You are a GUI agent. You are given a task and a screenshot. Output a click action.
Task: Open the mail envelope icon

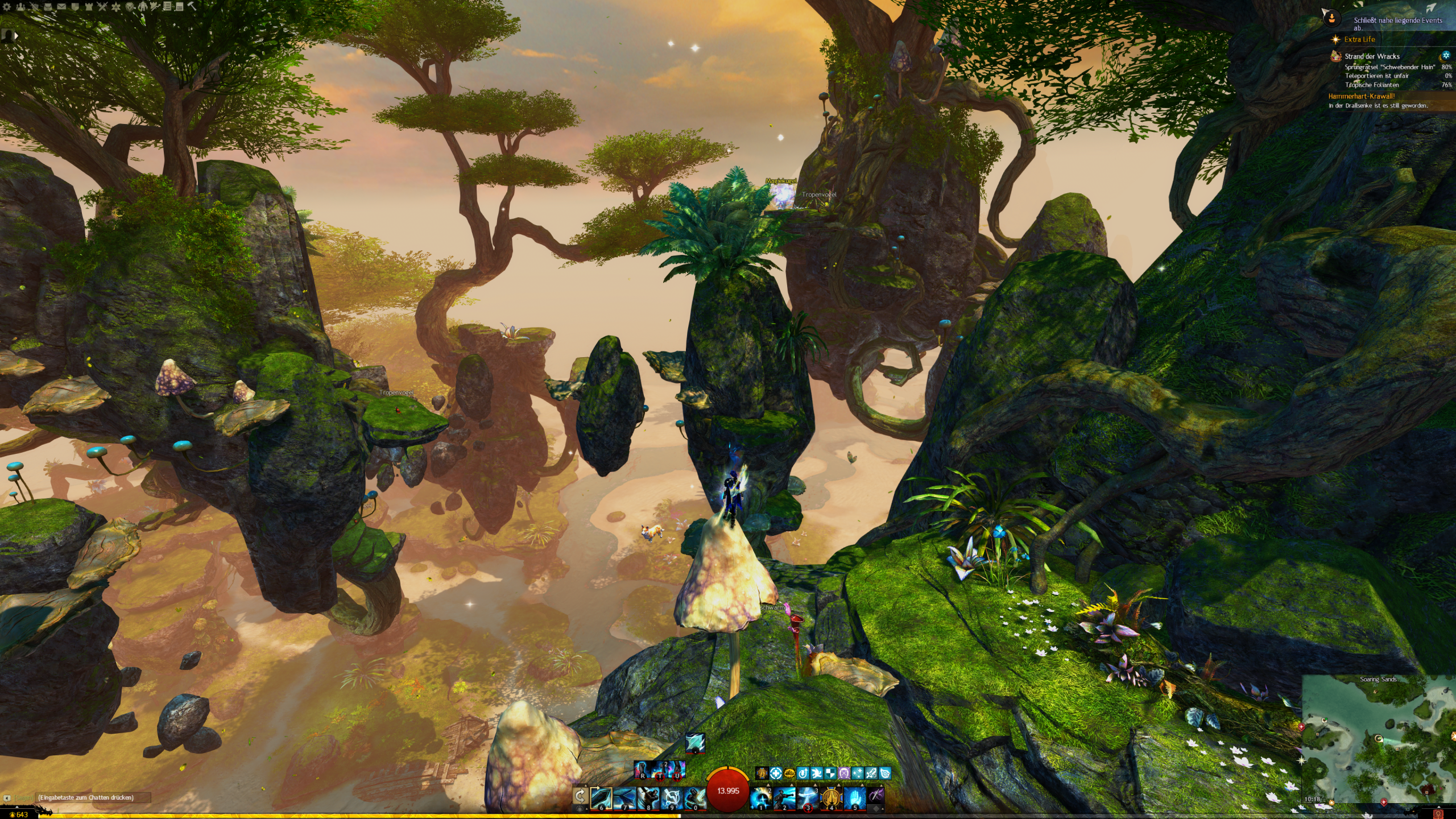(61, 7)
